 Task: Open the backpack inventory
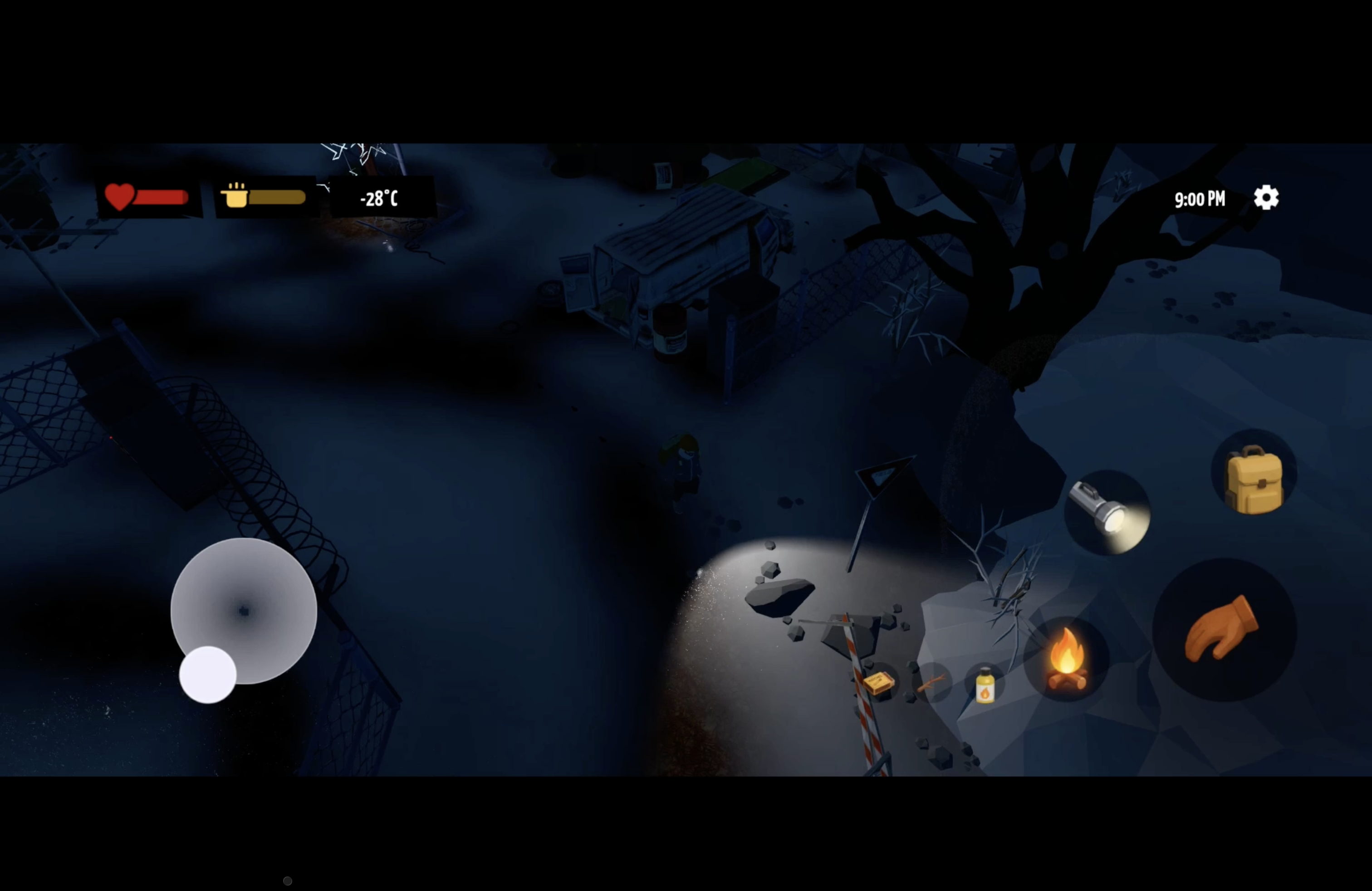click(1253, 478)
